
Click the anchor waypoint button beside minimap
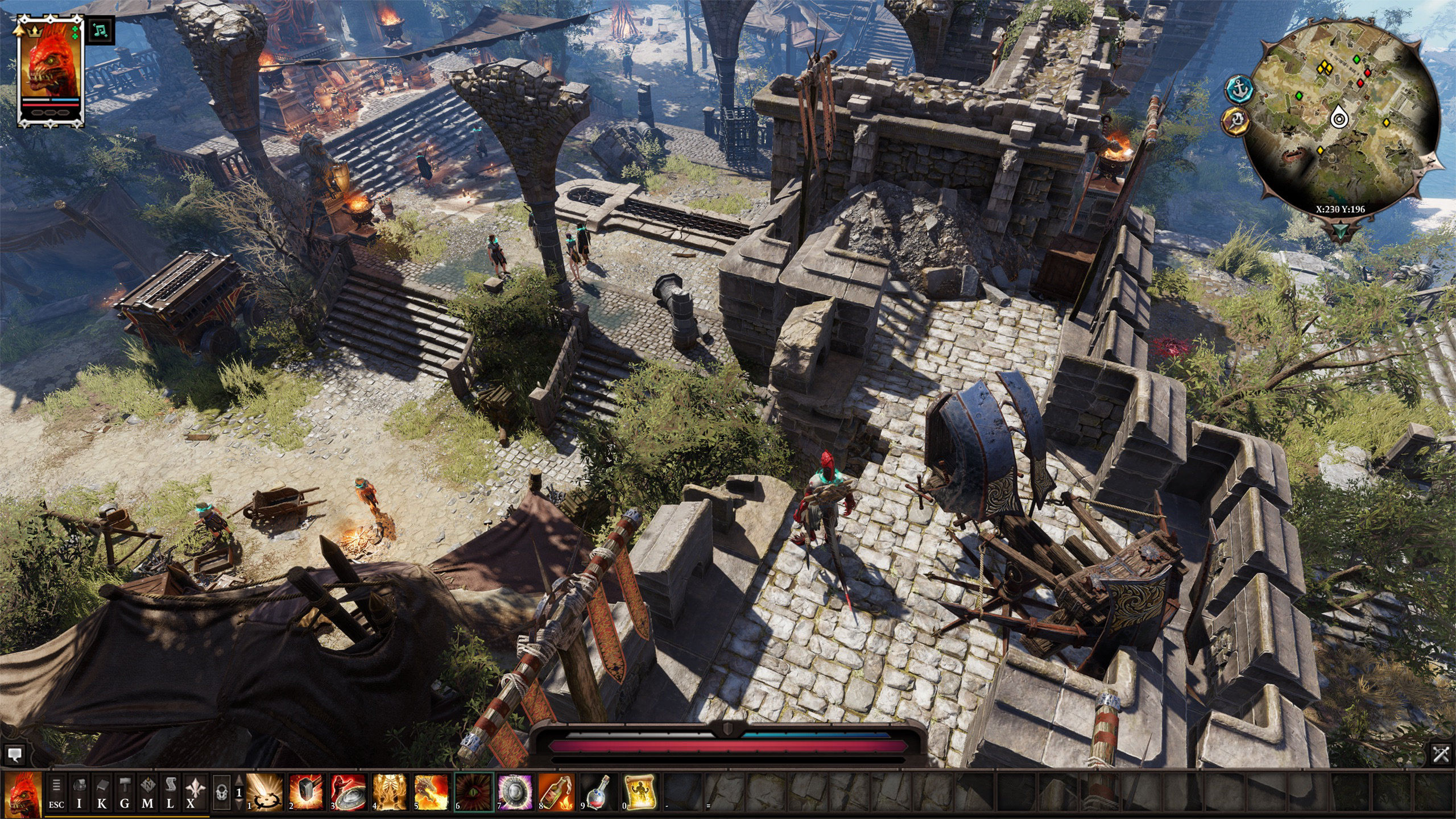tap(1239, 89)
